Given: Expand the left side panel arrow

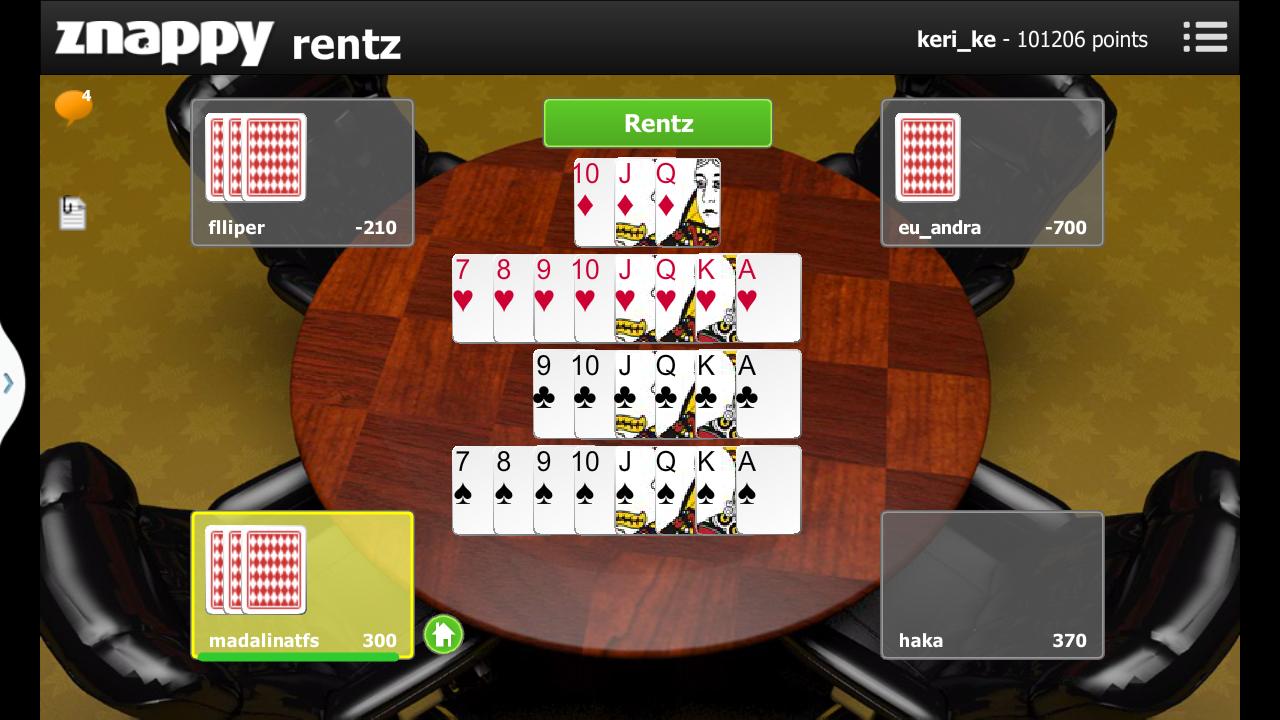Looking at the screenshot, I should (x=9, y=383).
